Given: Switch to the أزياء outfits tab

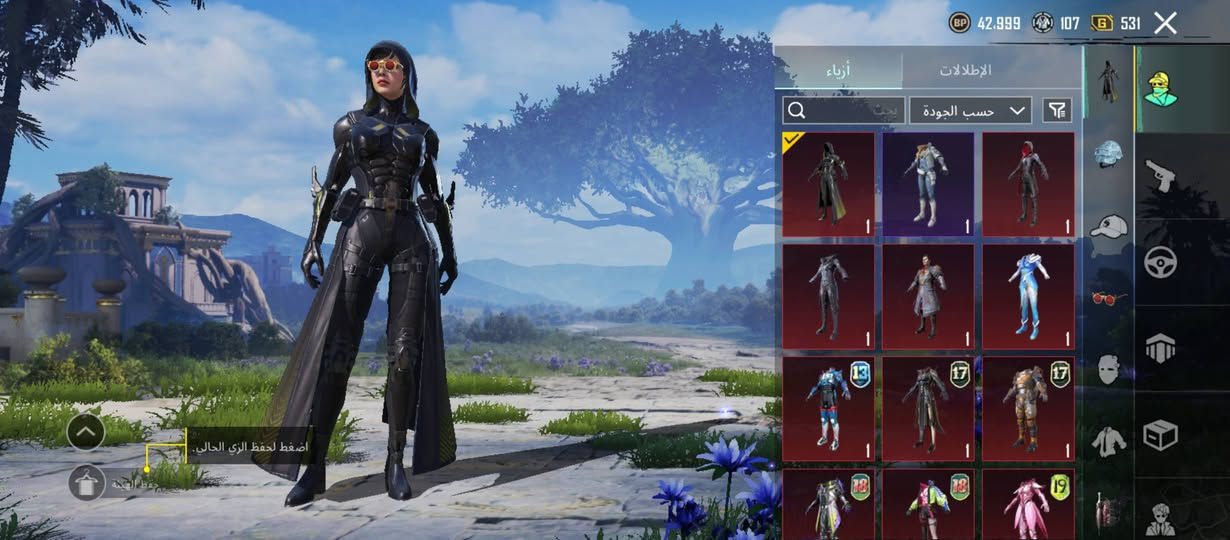Looking at the screenshot, I should tap(838, 70).
